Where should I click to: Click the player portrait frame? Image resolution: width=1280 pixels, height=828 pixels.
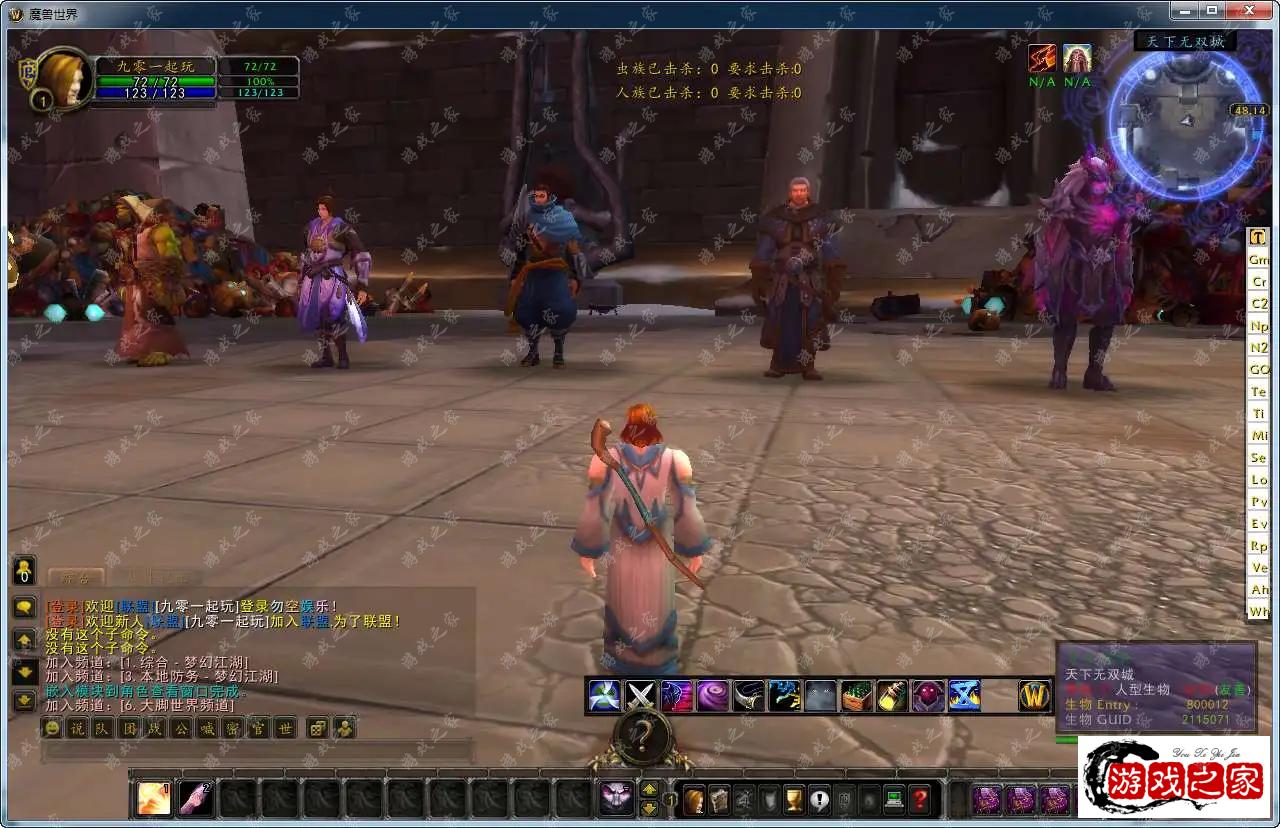click(x=64, y=78)
